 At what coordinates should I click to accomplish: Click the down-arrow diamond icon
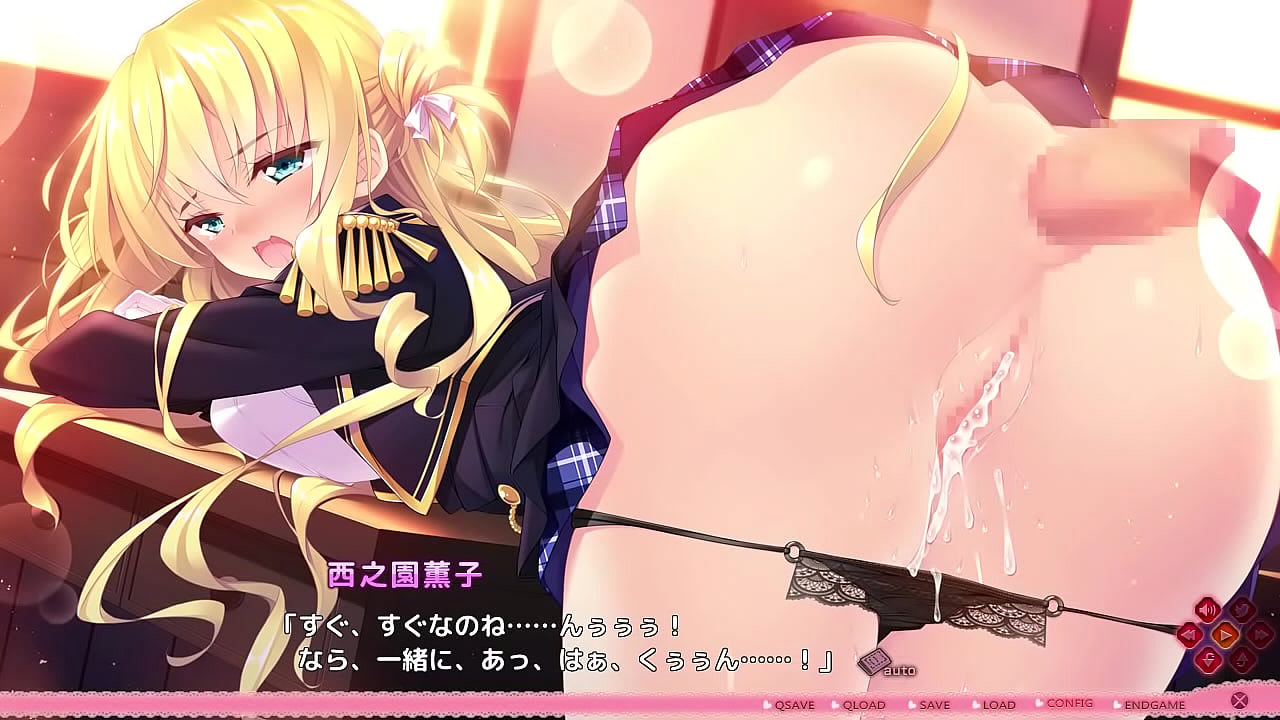tap(1208, 659)
